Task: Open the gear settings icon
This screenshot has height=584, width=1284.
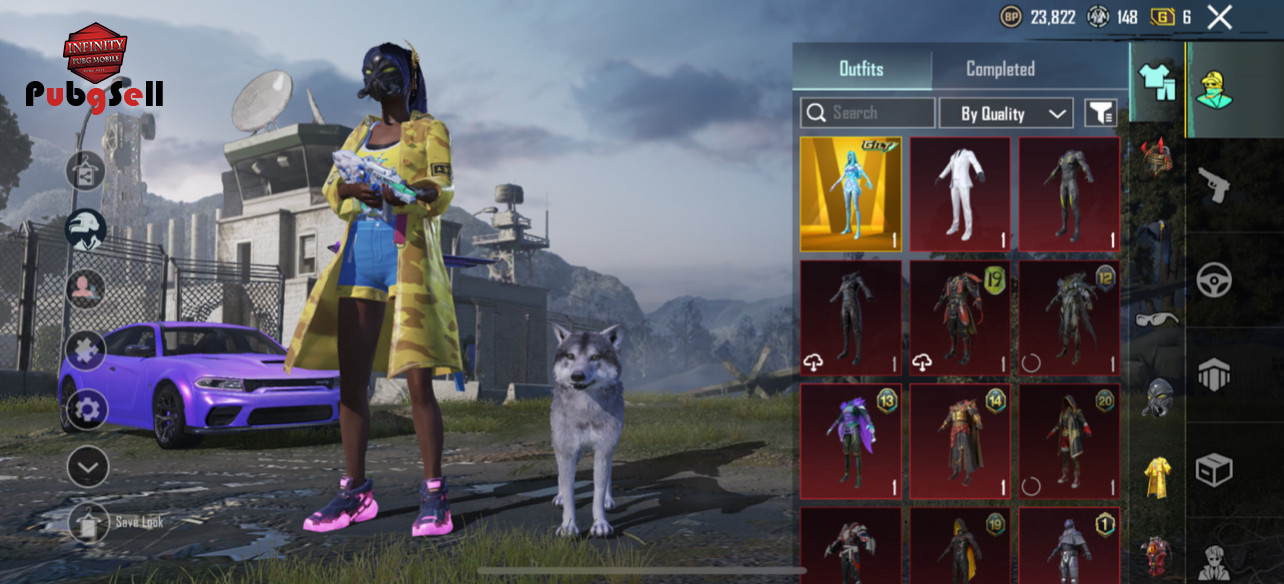Action: [x=87, y=409]
